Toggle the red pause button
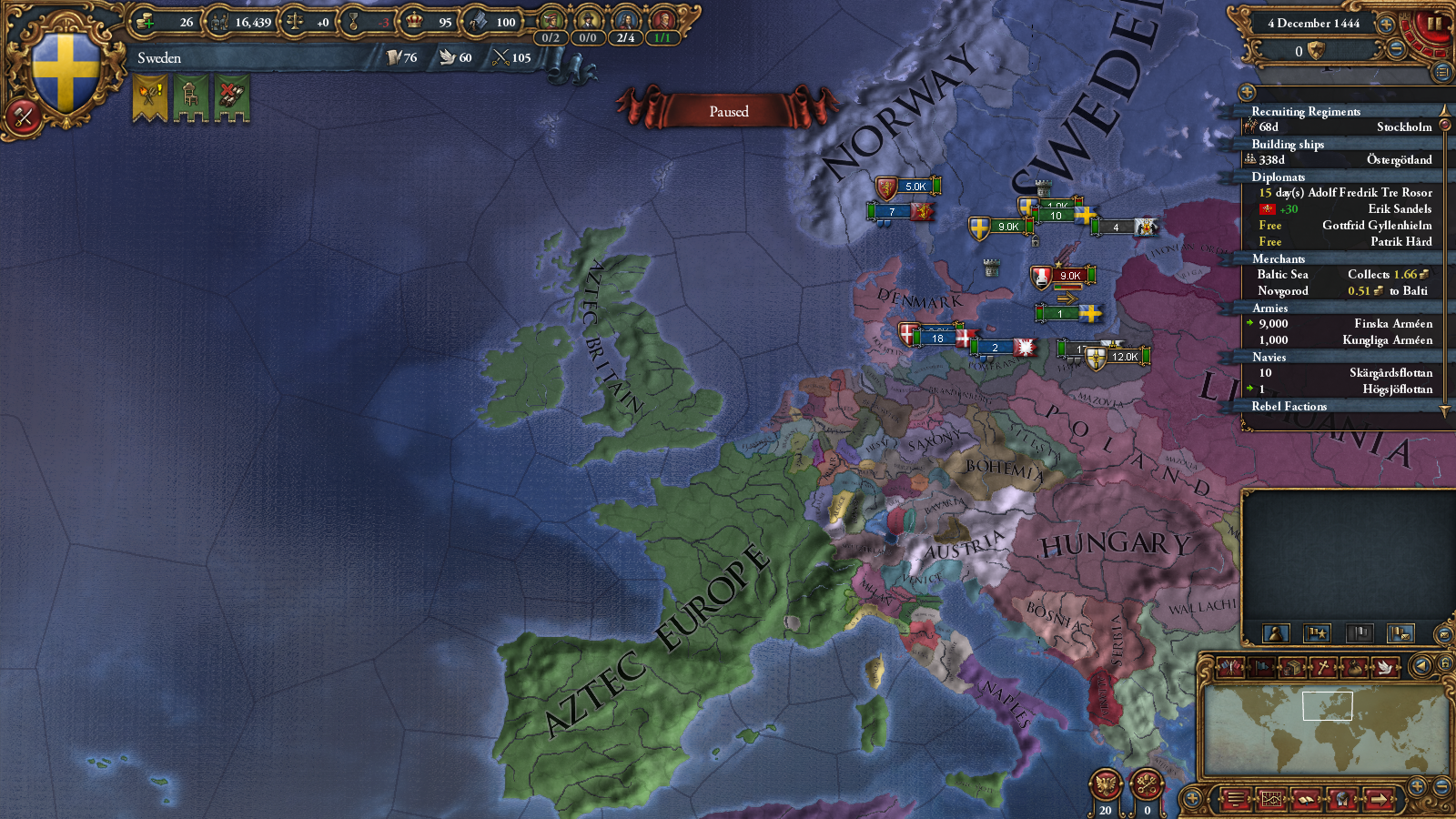1456x819 pixels. pos(1434,24)
